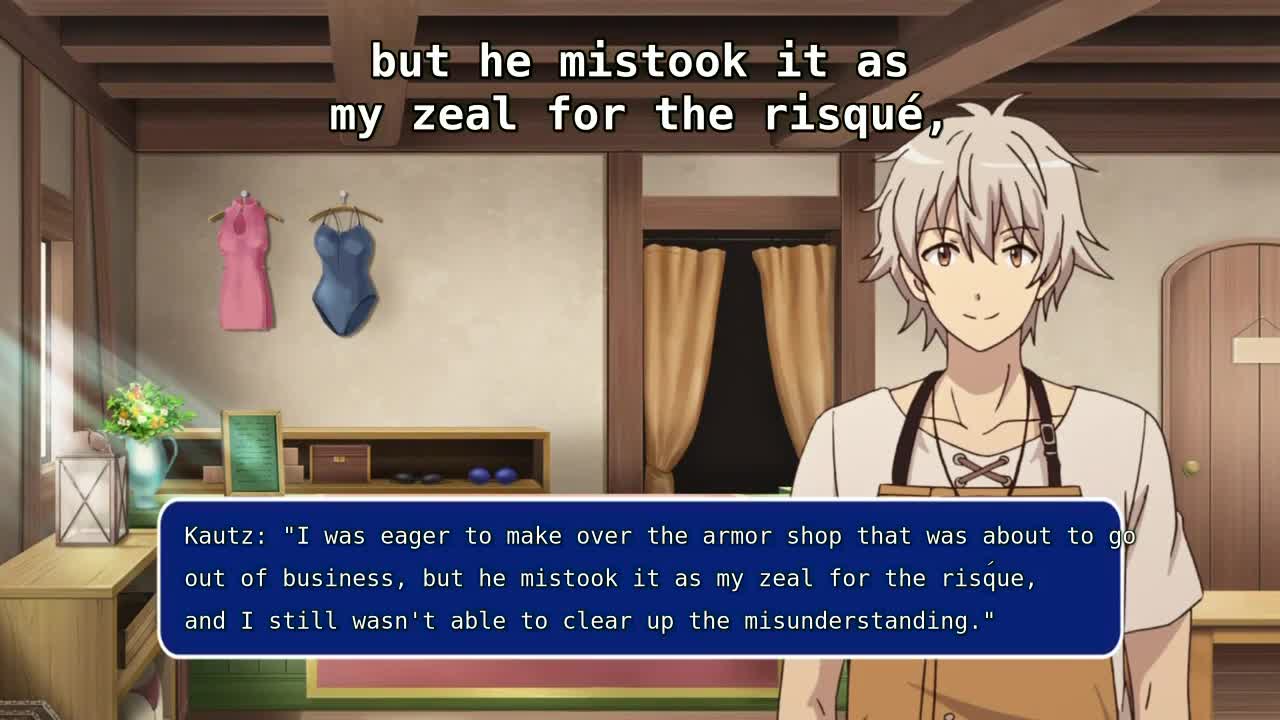Click Kautz's blue dialogue box to continue
Image resolution: width=1280 pixels, height=720 pixels.
pos(640,578)
